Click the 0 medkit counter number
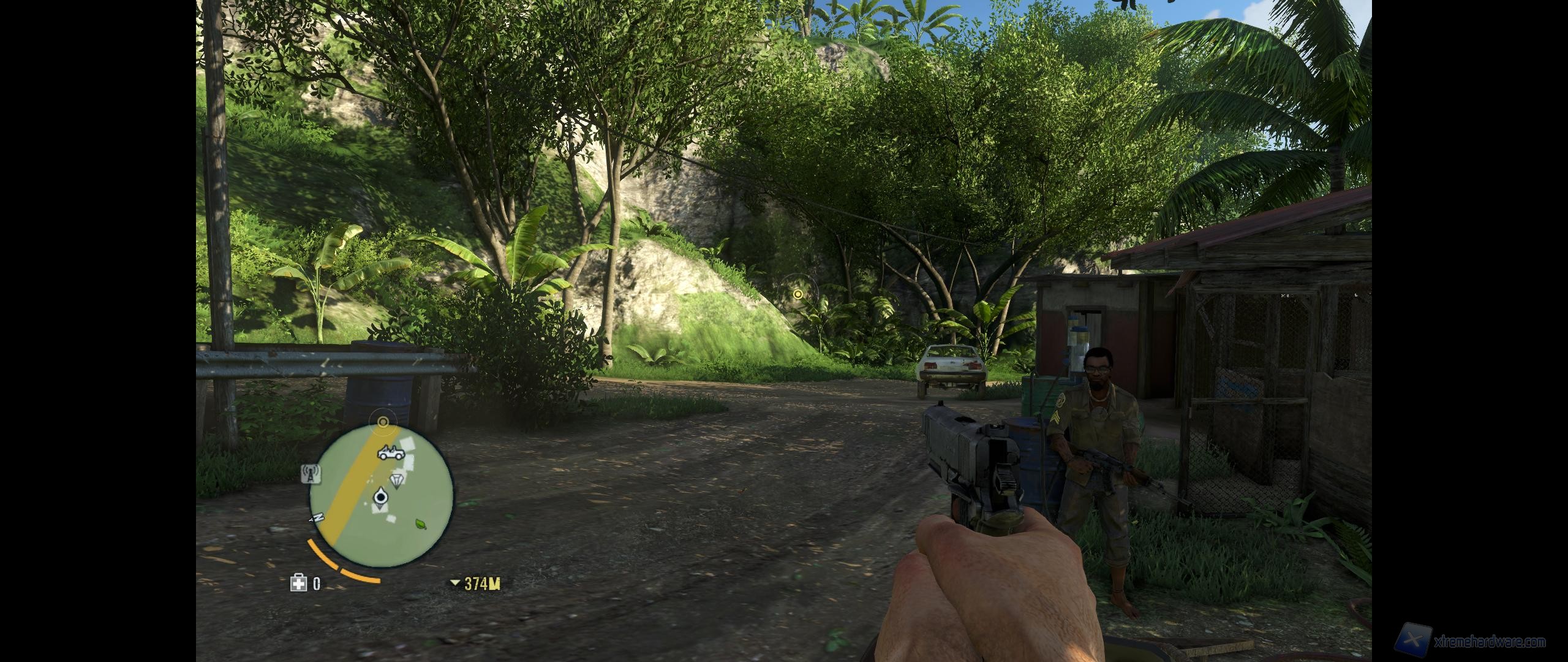This screenshot has width=1568, height=662. (x=317, y=582)
